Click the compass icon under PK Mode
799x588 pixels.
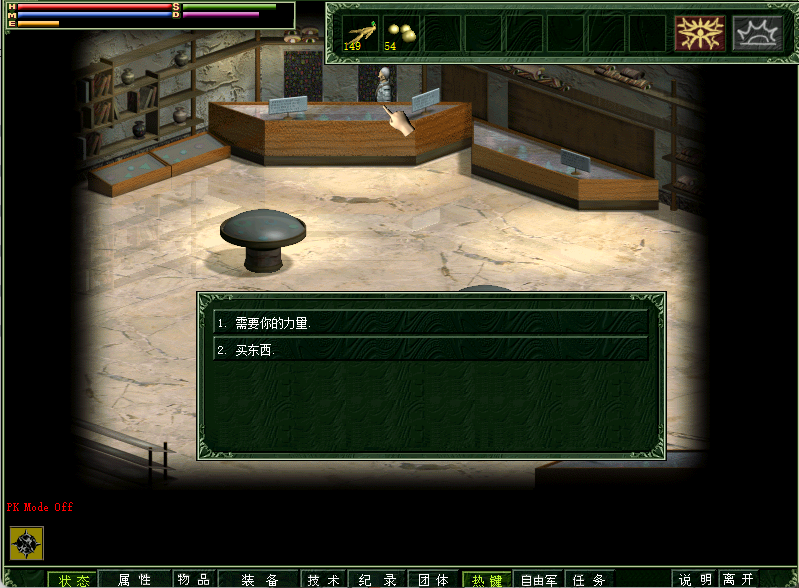tap(27, 541)
